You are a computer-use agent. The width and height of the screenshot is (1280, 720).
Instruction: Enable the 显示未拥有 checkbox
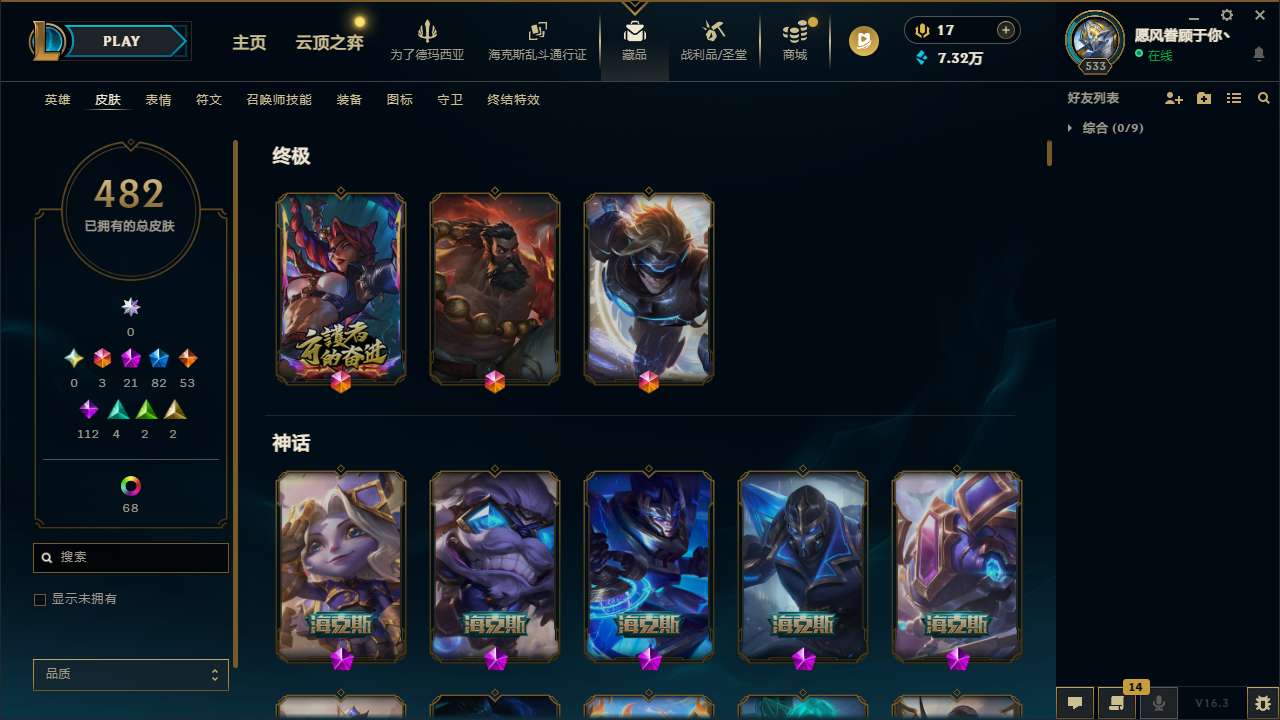coord(40,599)
